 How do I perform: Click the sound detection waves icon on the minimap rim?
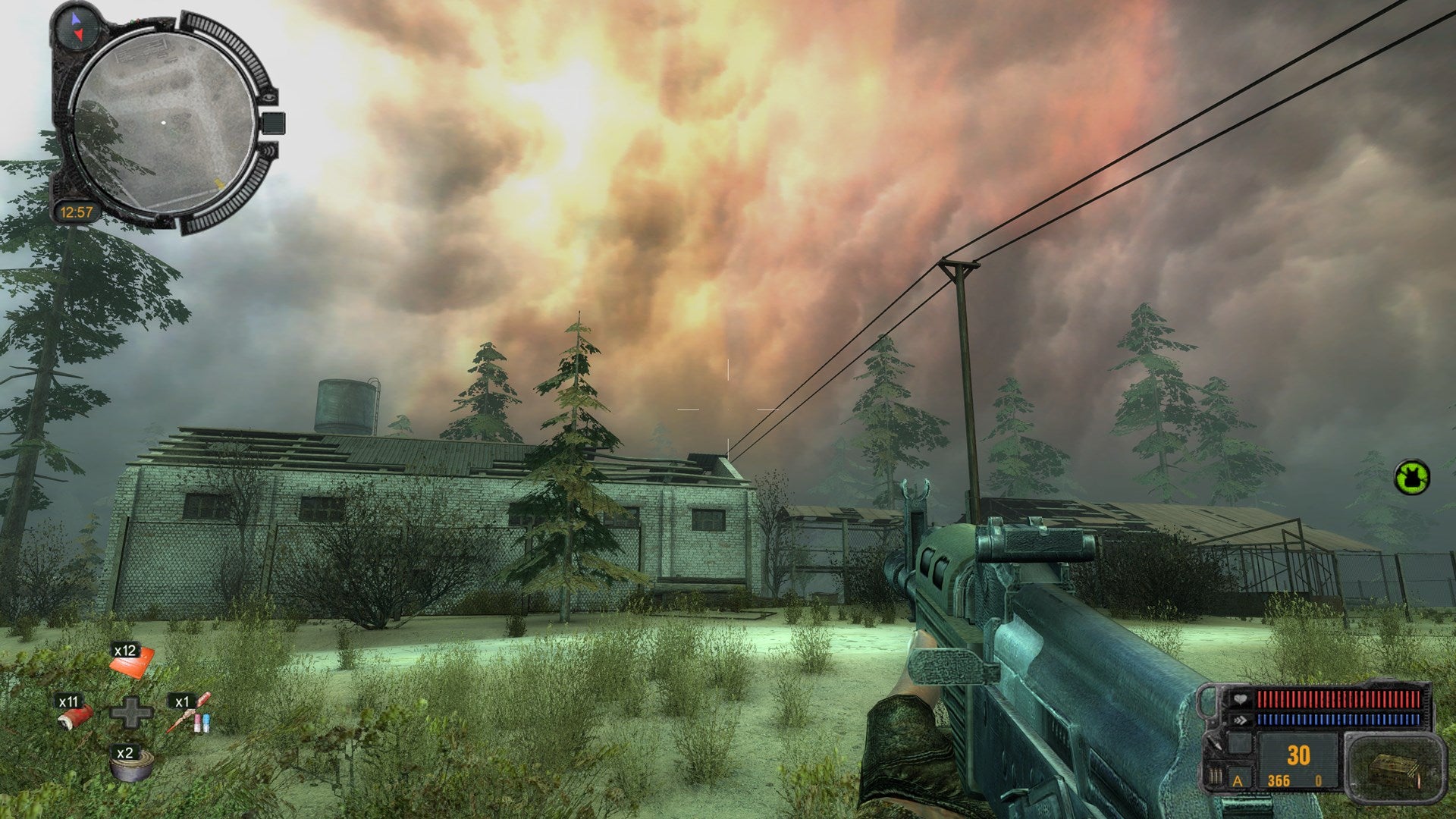269,149
